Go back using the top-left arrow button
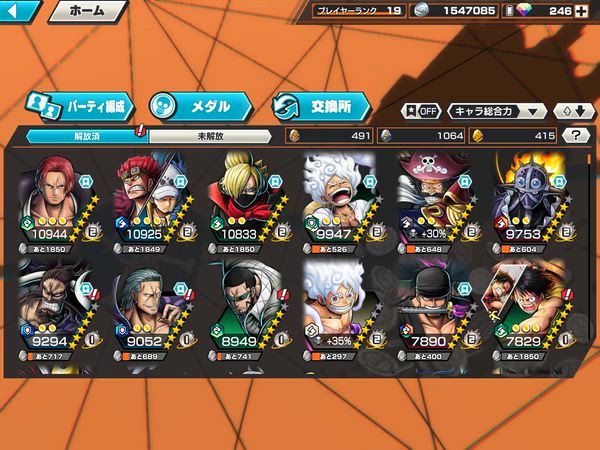Image resolution: width=600 pixels, height=450 pixels. (x=19, y=12)
